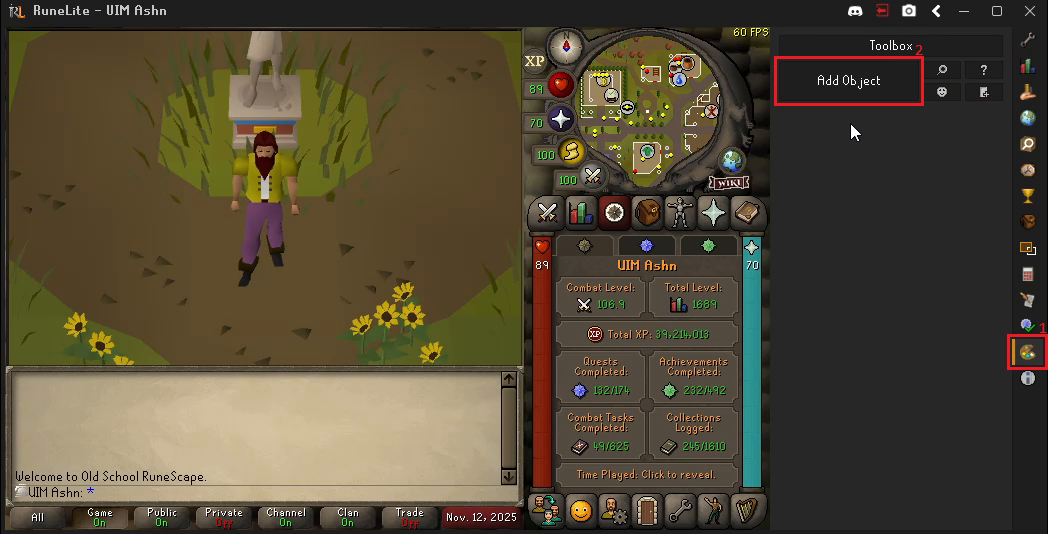
Task: Open the world map globe orb
Action: pyautogui.click(x=732, y=160)
